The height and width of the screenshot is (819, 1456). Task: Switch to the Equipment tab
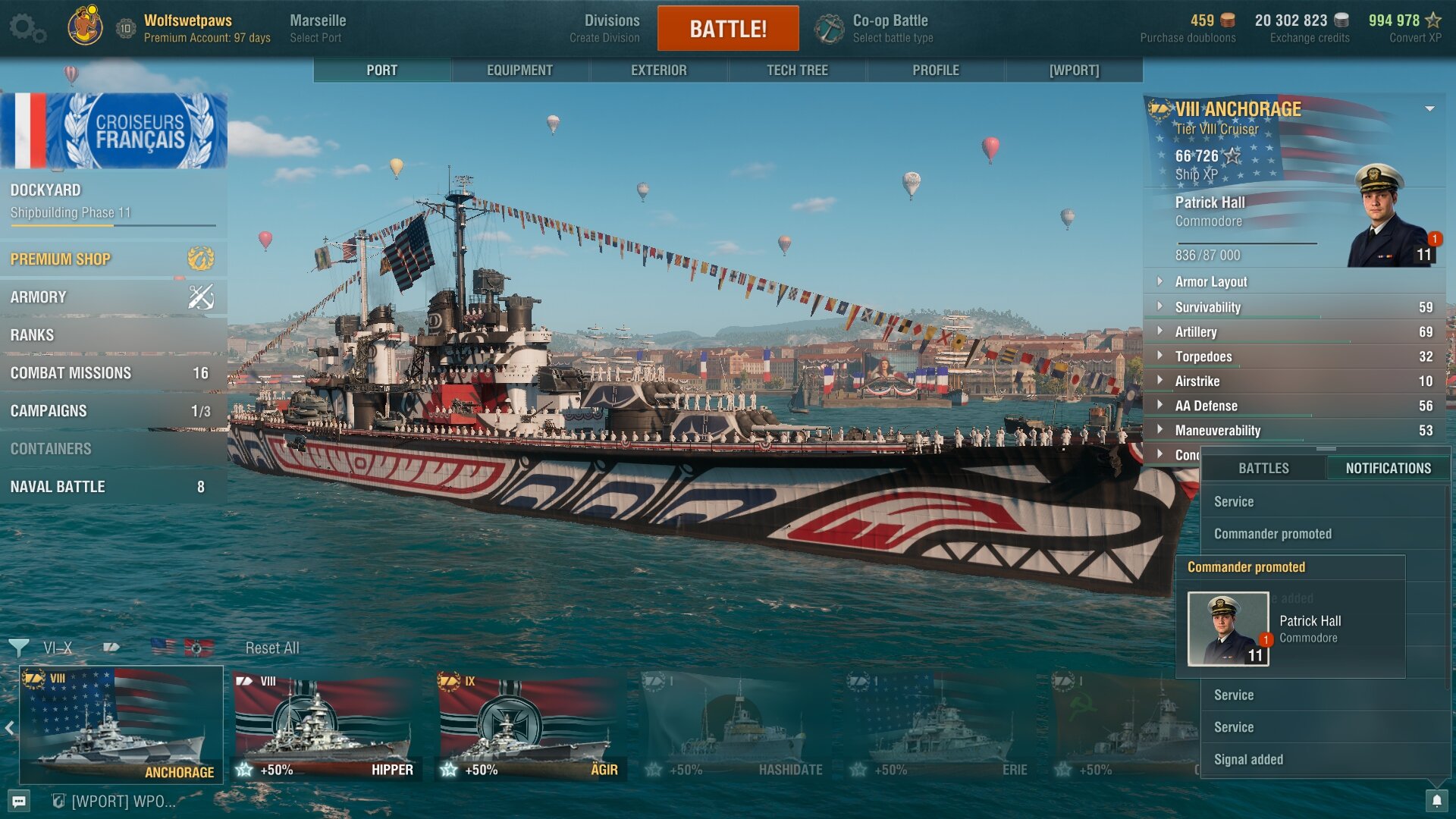[519, 70]
